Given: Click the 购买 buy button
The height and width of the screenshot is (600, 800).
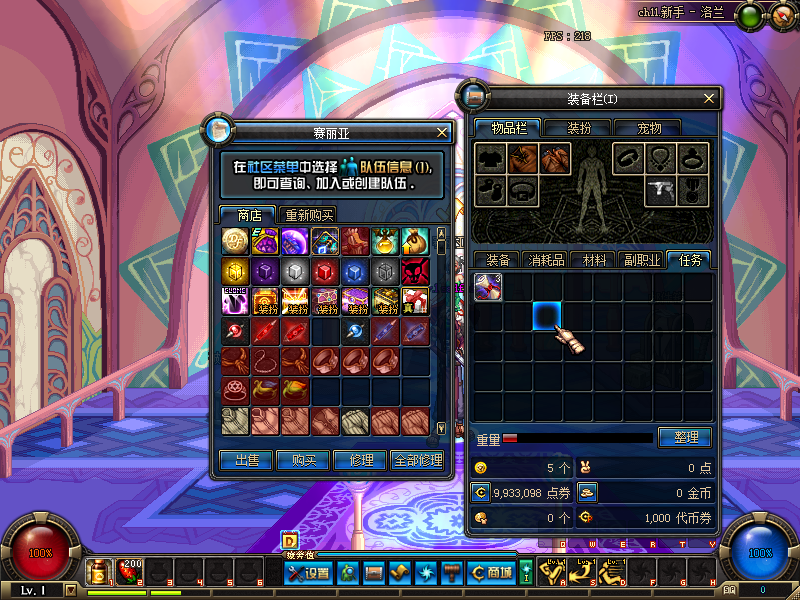Looking at the screenshot, I should (304, 460).
